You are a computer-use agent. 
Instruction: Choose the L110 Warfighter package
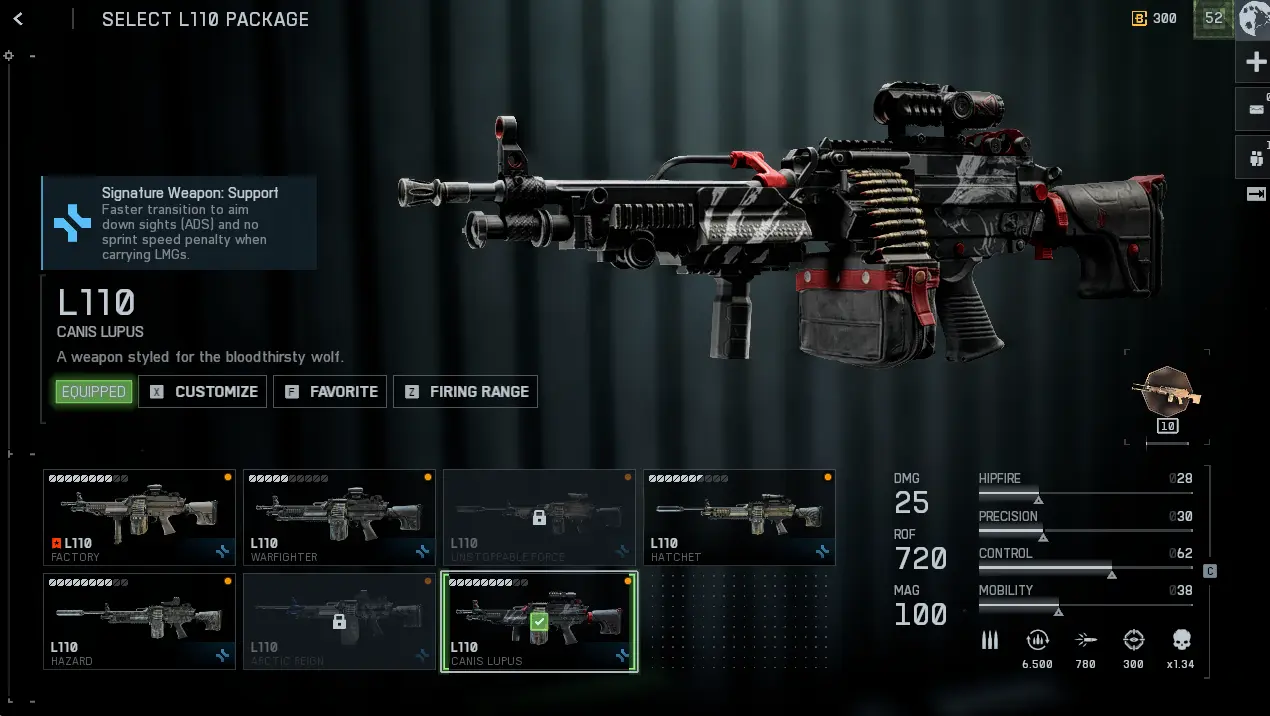click(x=339, y=518)
